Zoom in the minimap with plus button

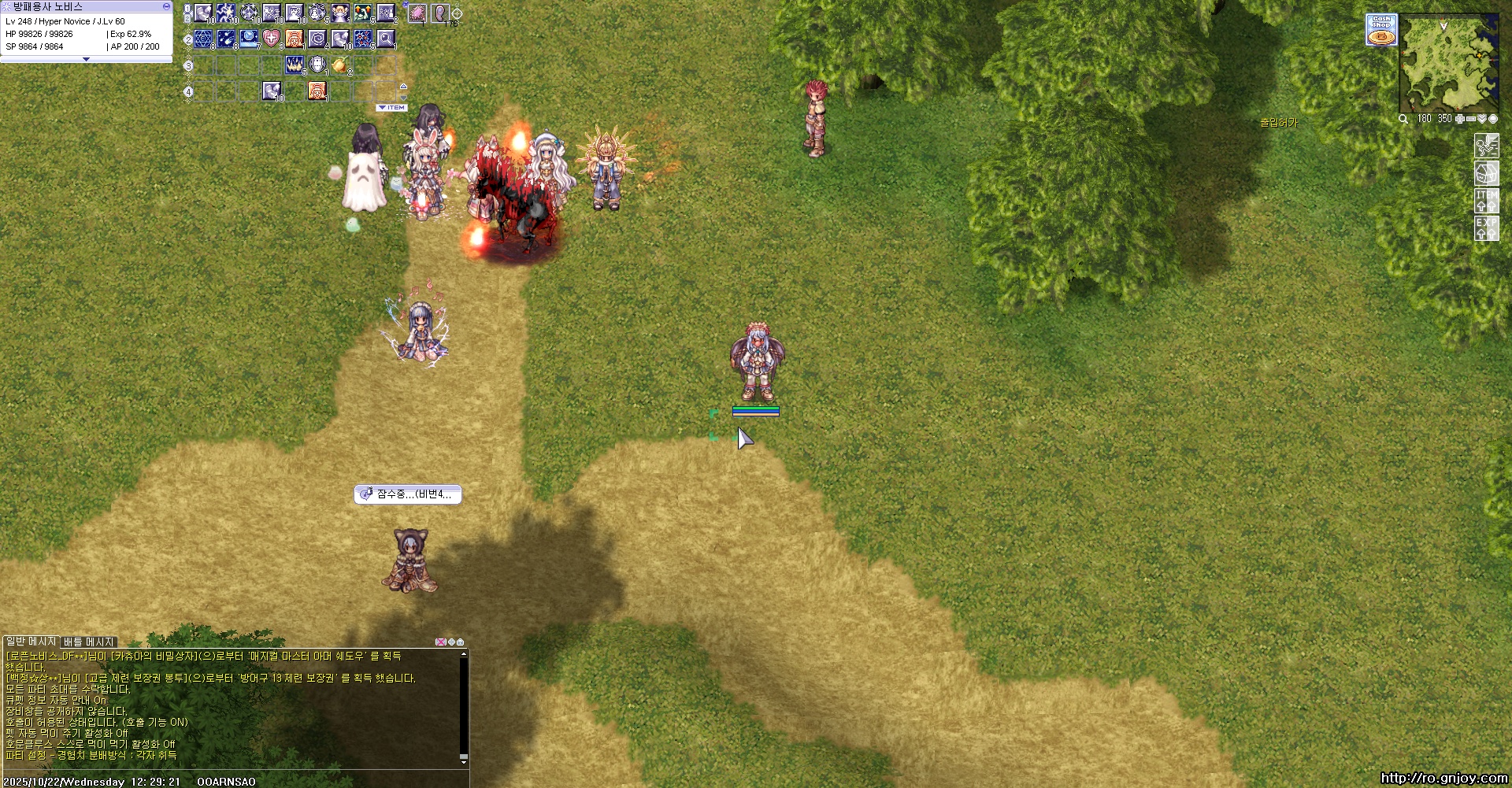[x=1459, y=119]
